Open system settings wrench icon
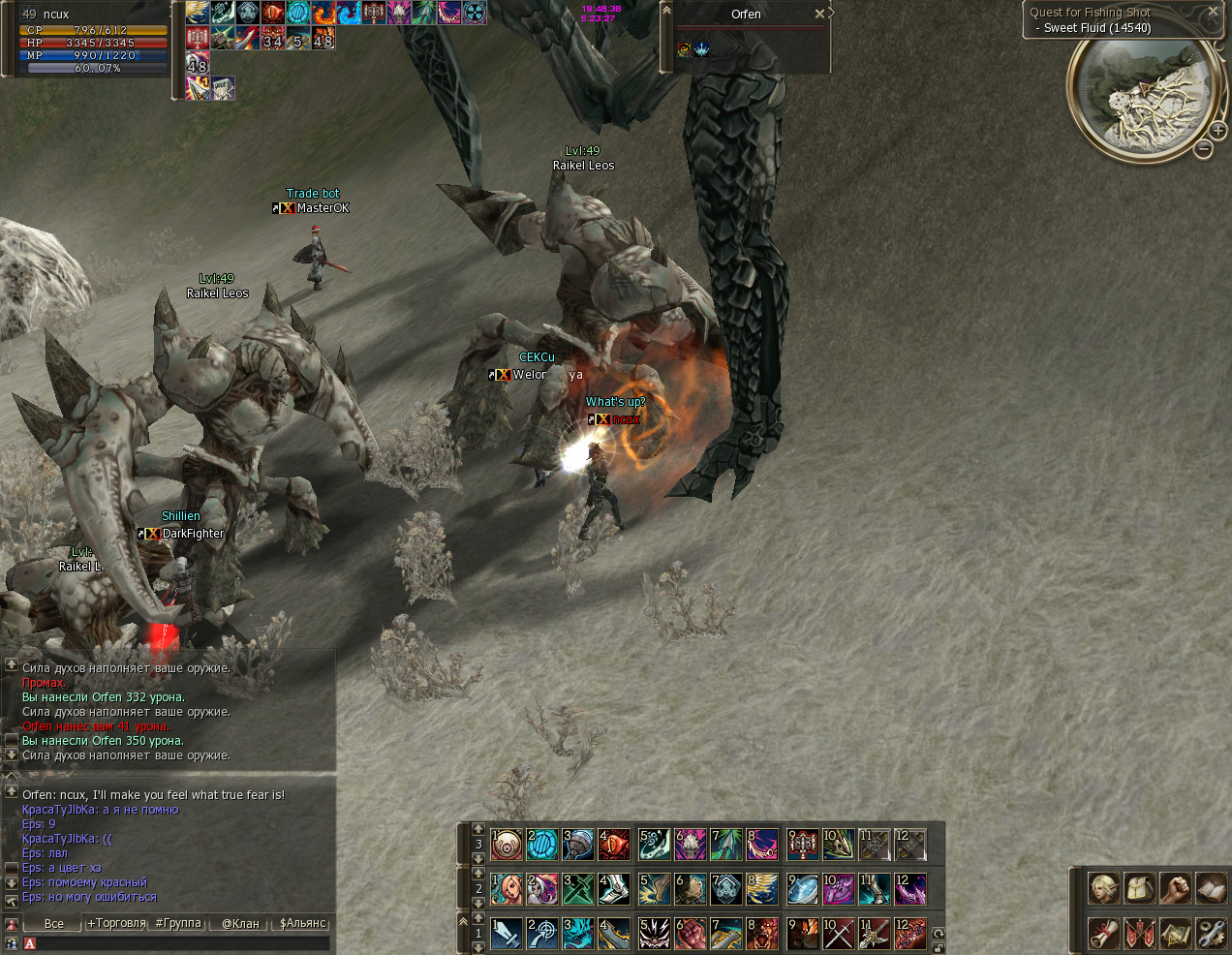The width and height of the screenshot is (1232, 955). pos(1212,933)
